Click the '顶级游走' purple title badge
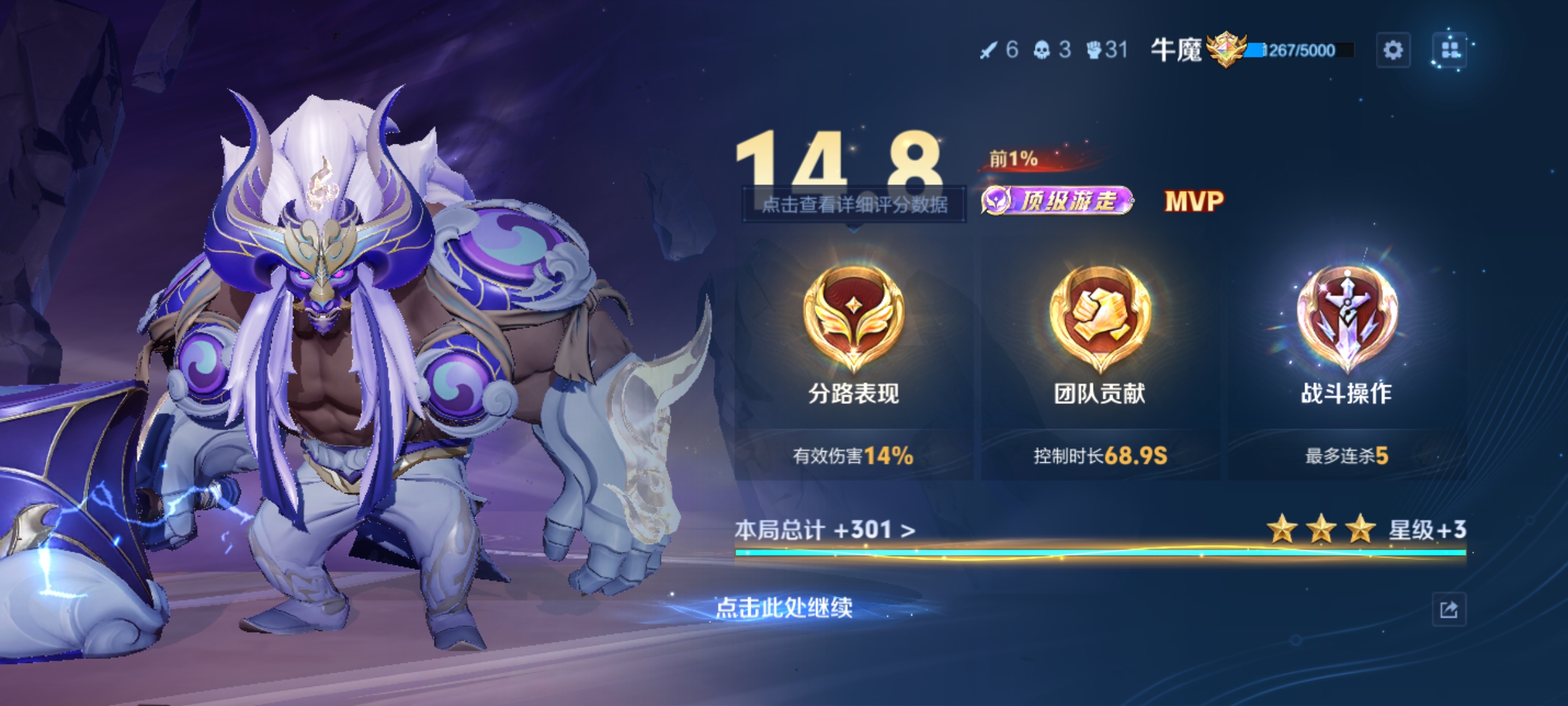The image size is (1568, 706). [x=1058, y=201]
